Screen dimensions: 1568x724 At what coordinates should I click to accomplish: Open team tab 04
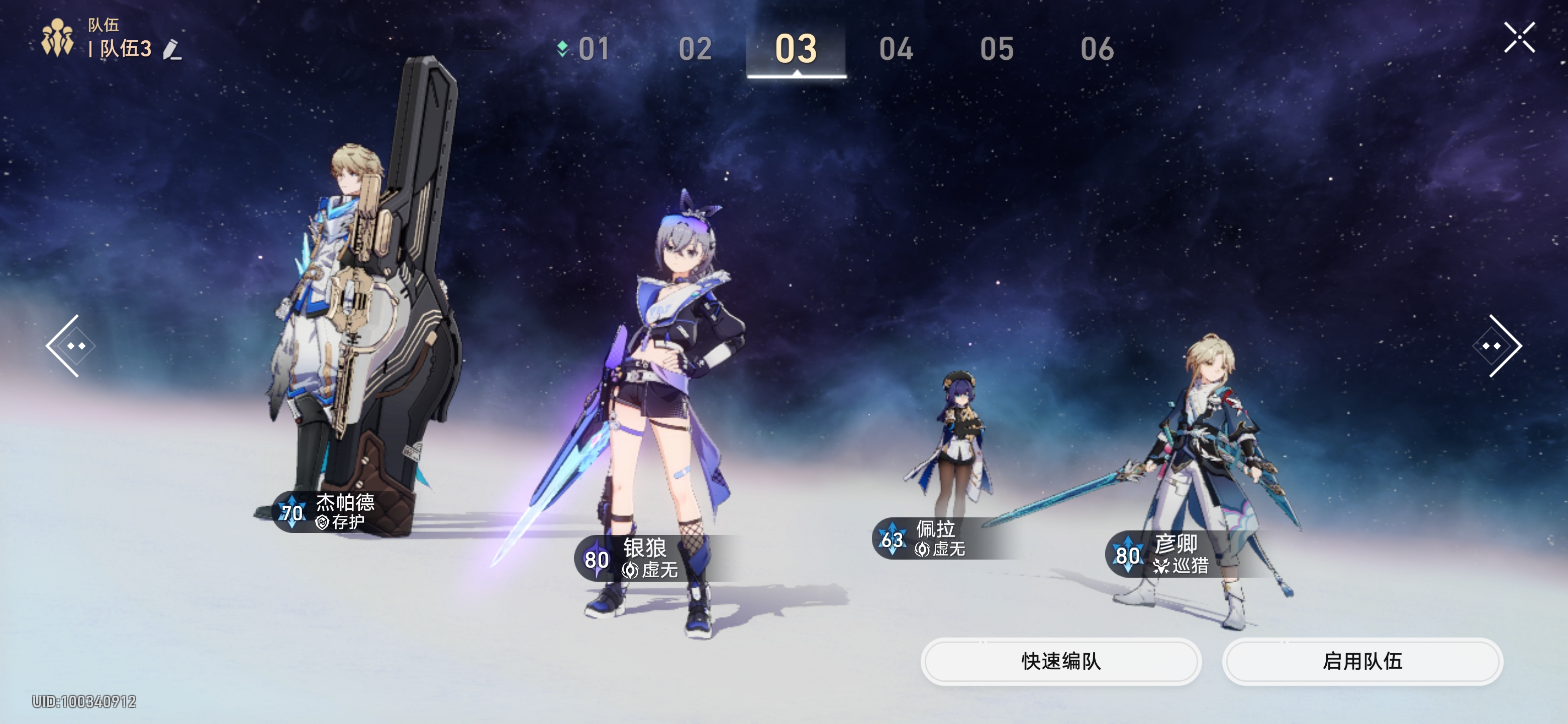click(x=896, y=49)
